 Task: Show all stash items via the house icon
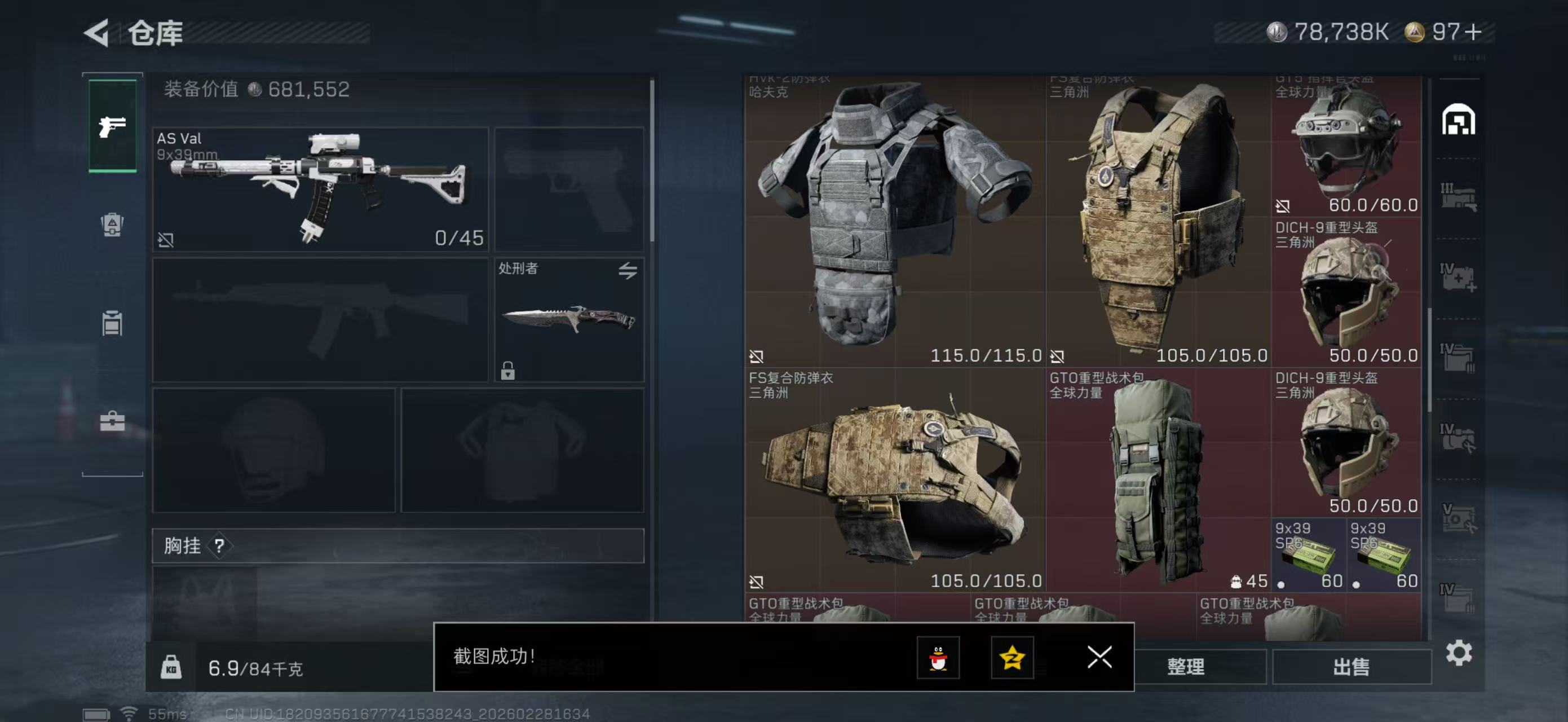pyautogui.click(x=1459, y=120)
